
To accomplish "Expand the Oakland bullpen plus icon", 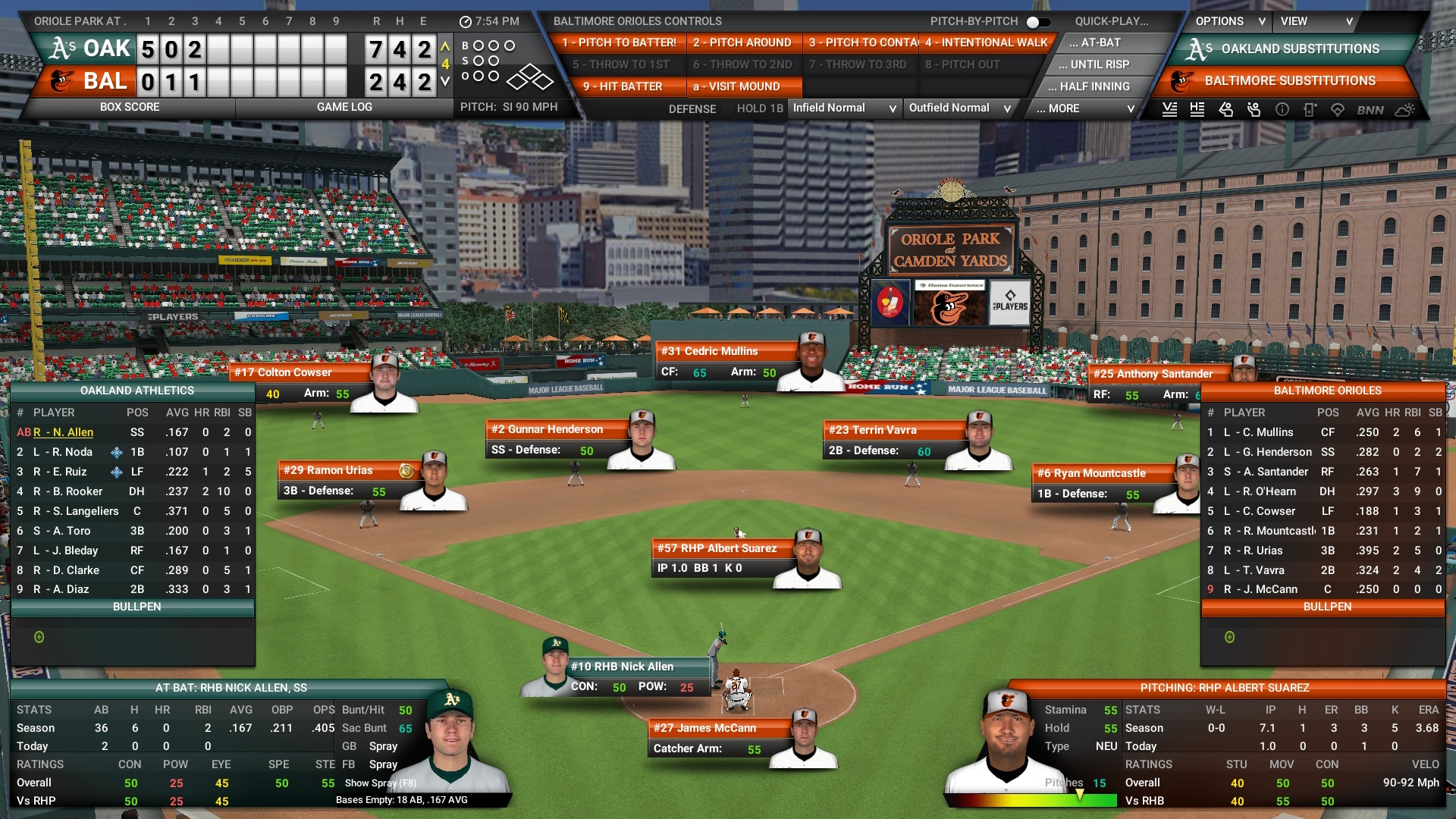I will click(39, 639).
